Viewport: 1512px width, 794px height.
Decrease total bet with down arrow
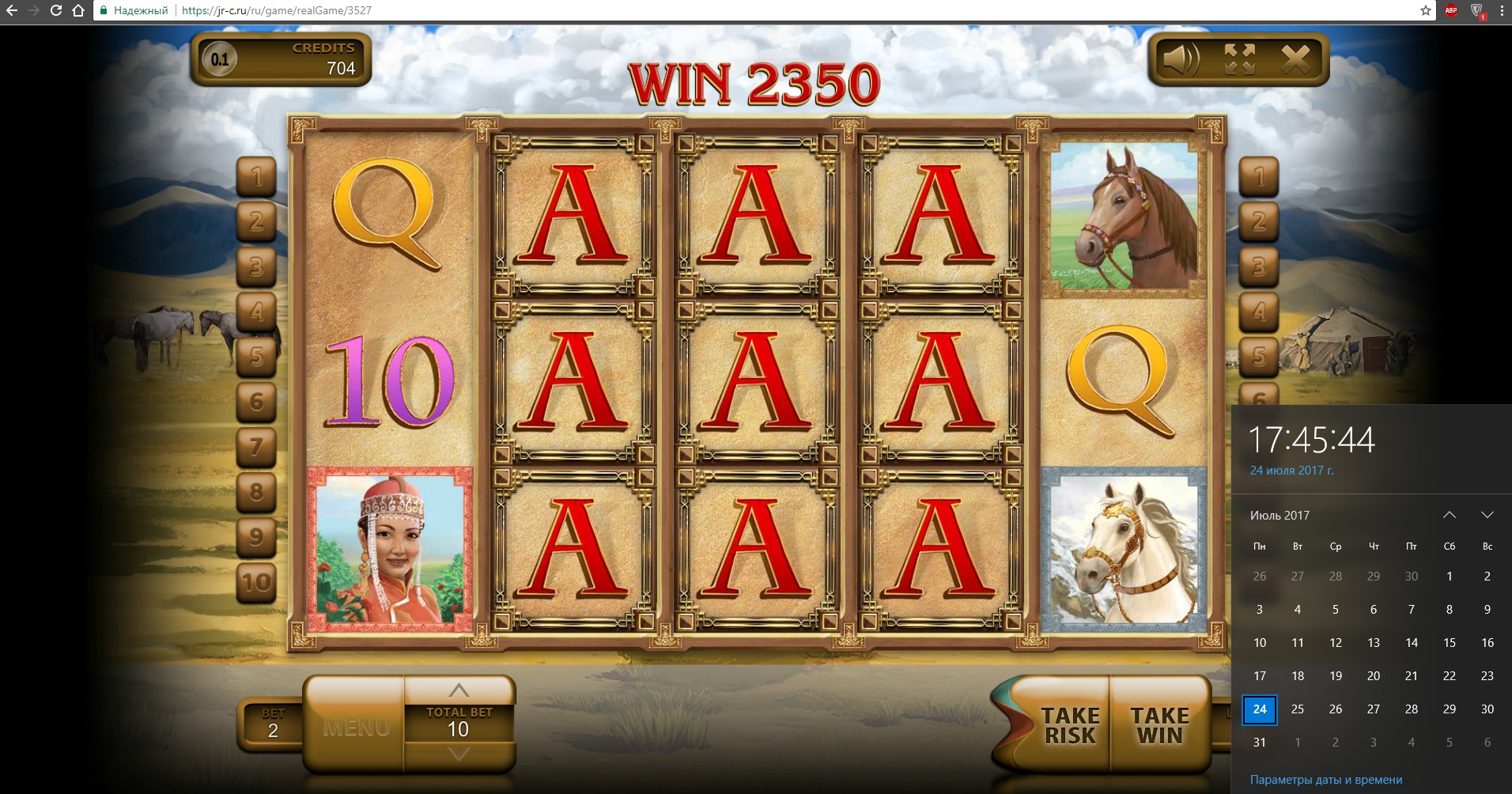(x=459, y=754)
